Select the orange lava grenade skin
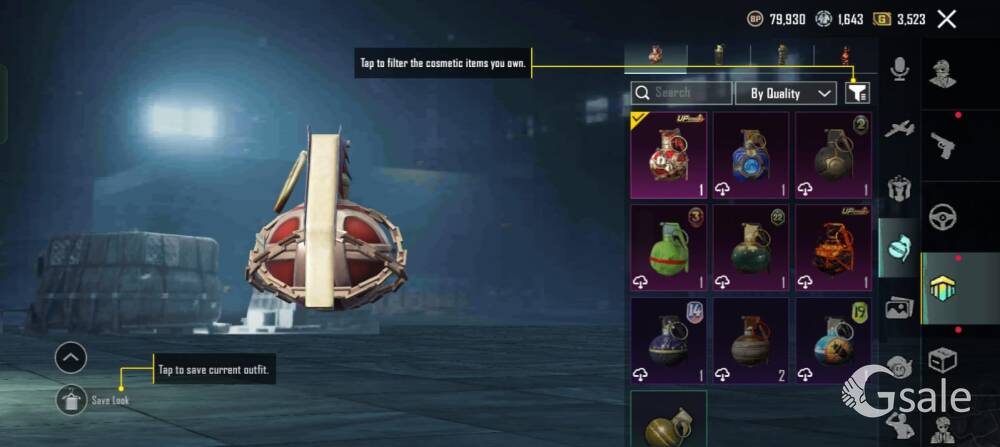1000x447 pixels. pyautogui.click(x=832, y=249)
